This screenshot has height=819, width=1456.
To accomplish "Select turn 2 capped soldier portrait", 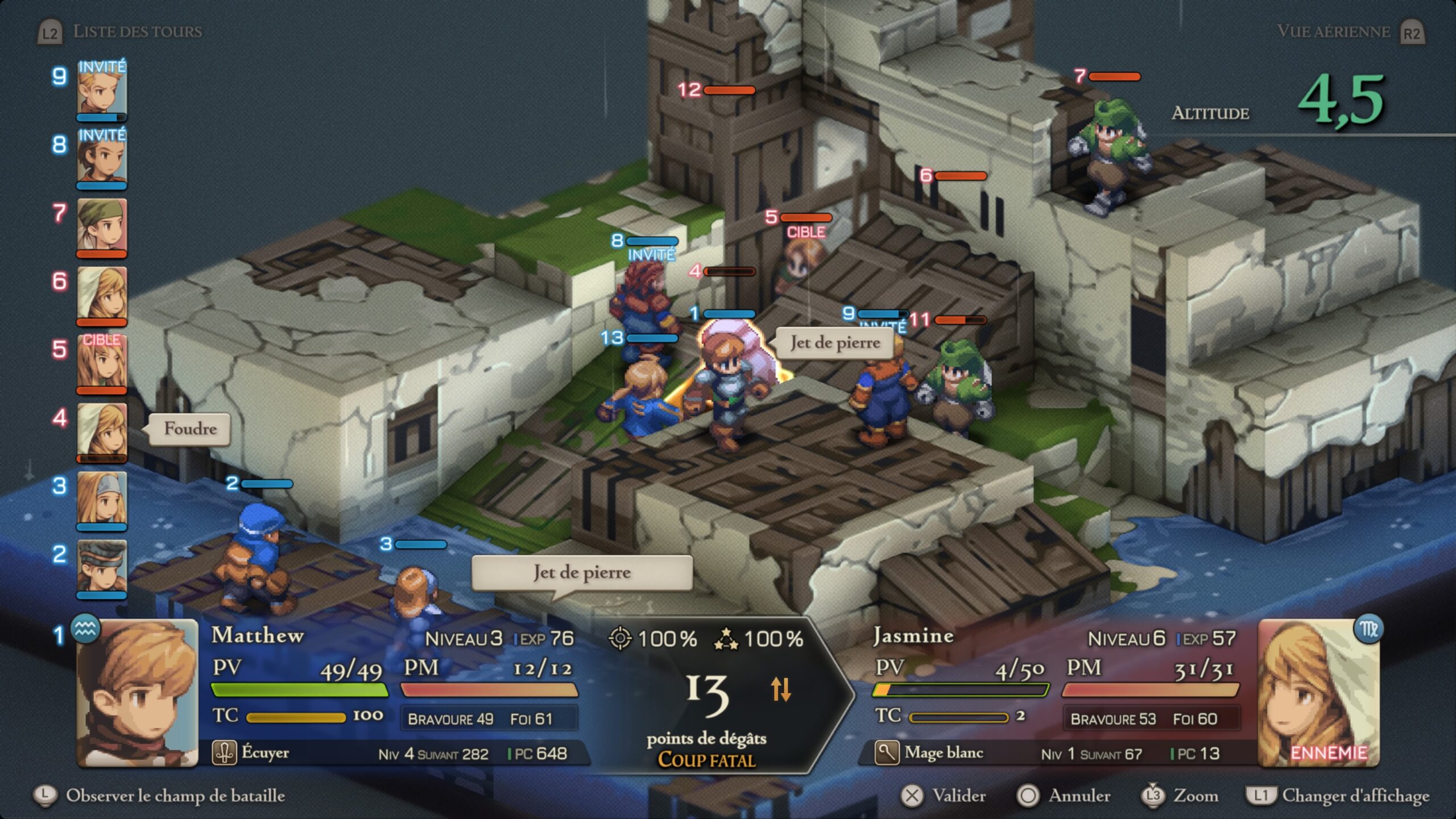I will coord(102,568).
